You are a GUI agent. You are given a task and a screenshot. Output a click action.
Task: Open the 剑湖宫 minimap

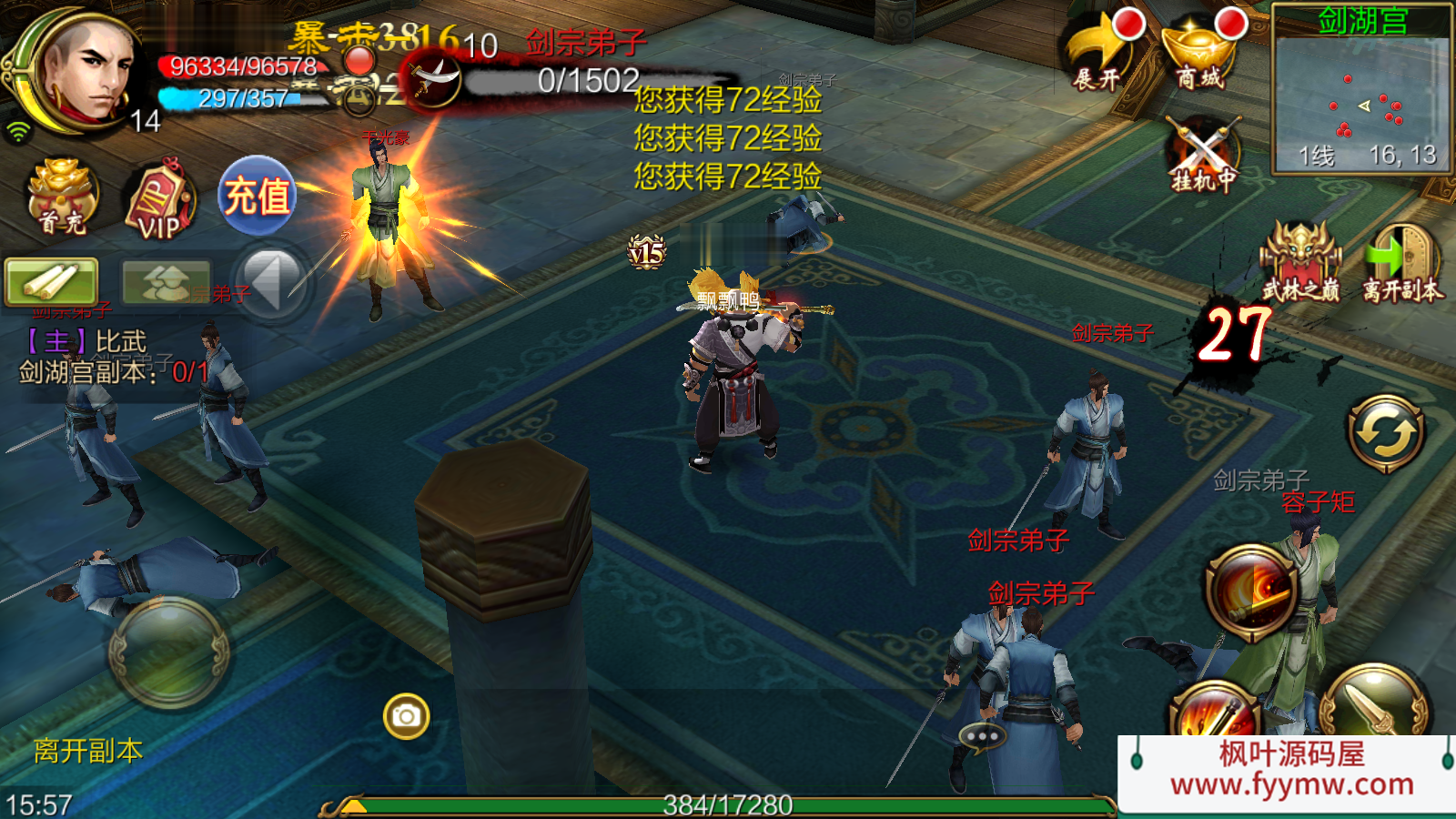[1361, 91]
